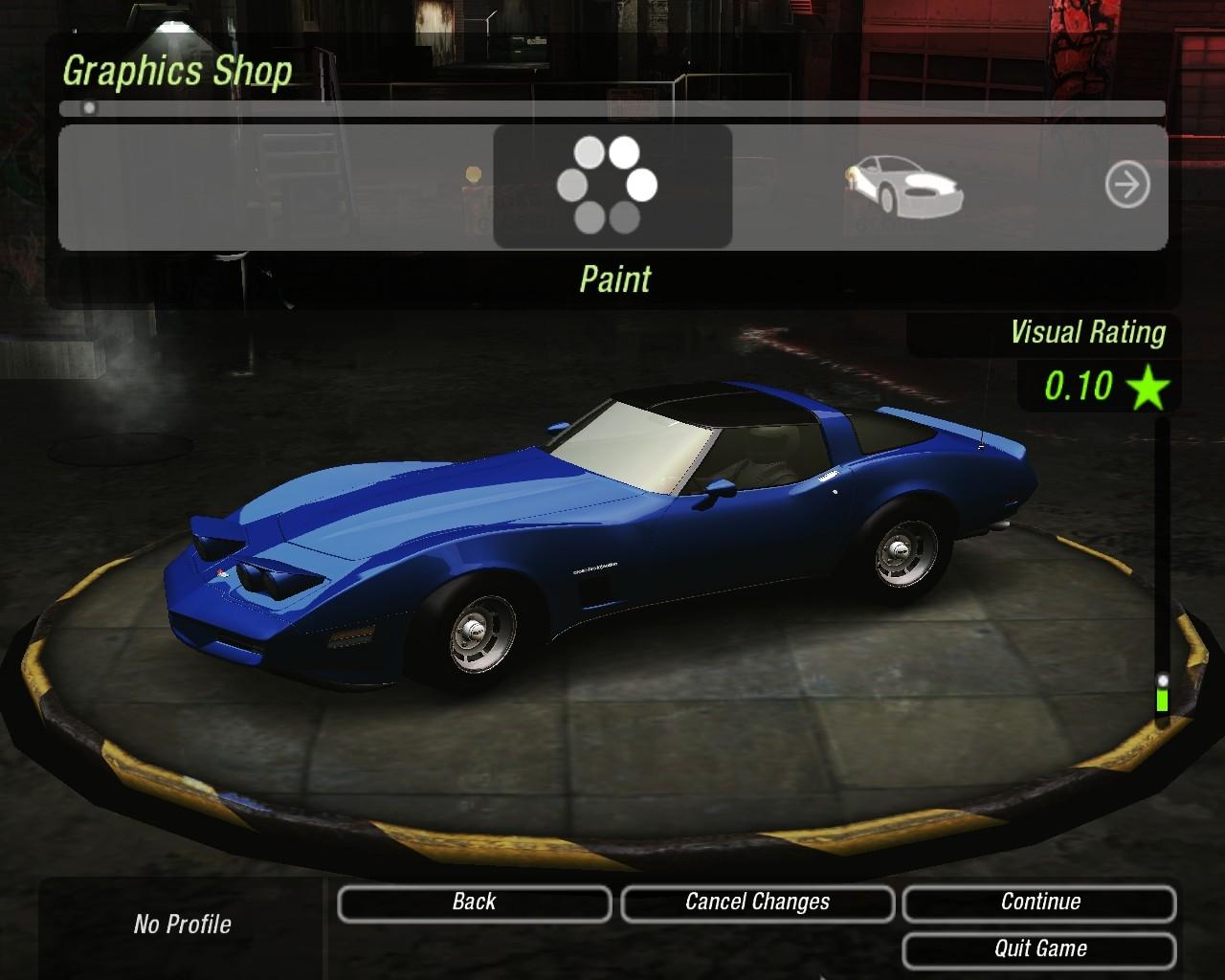
Task: Continue to the next screen
Action: click(x=1039, y=902)
